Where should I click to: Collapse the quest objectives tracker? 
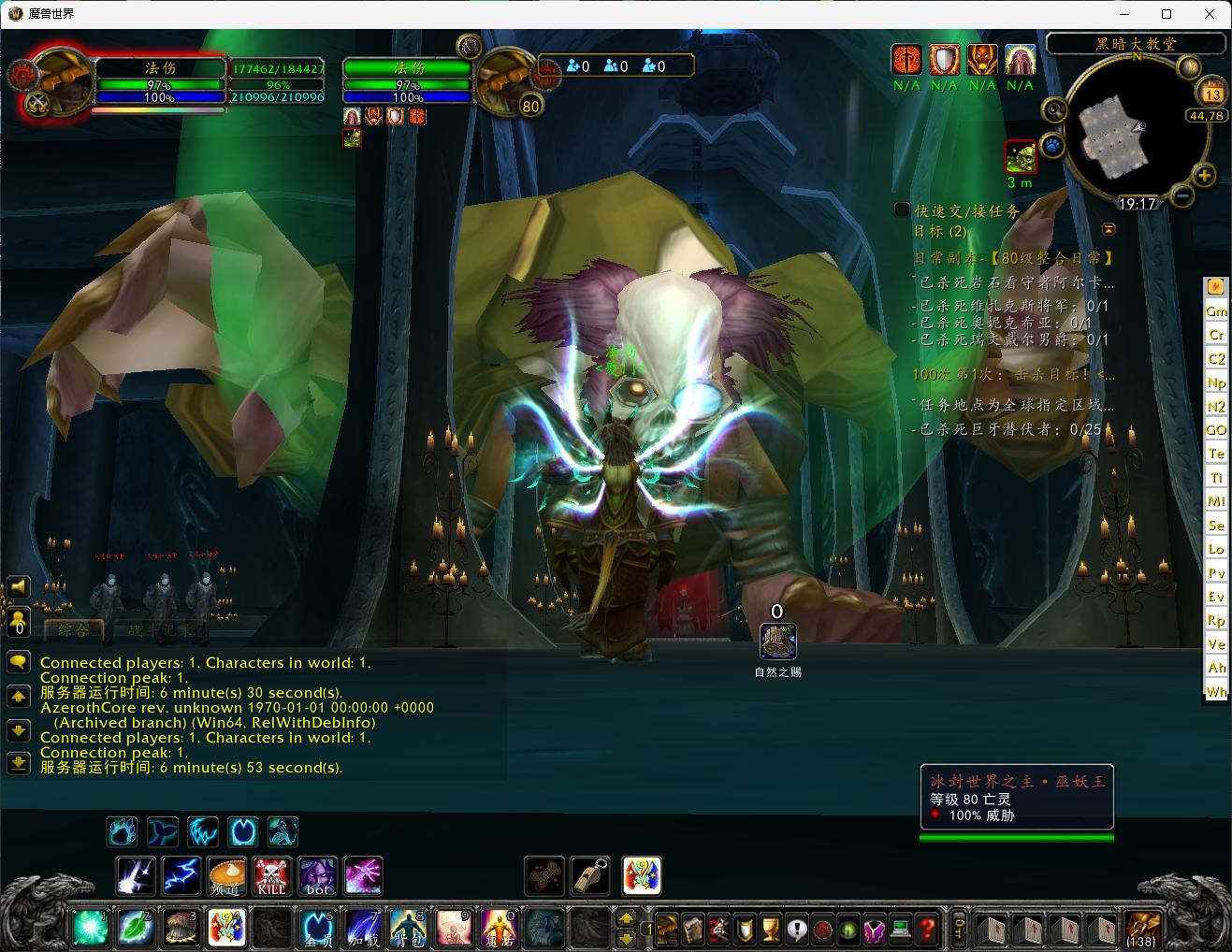point(1109,229)
